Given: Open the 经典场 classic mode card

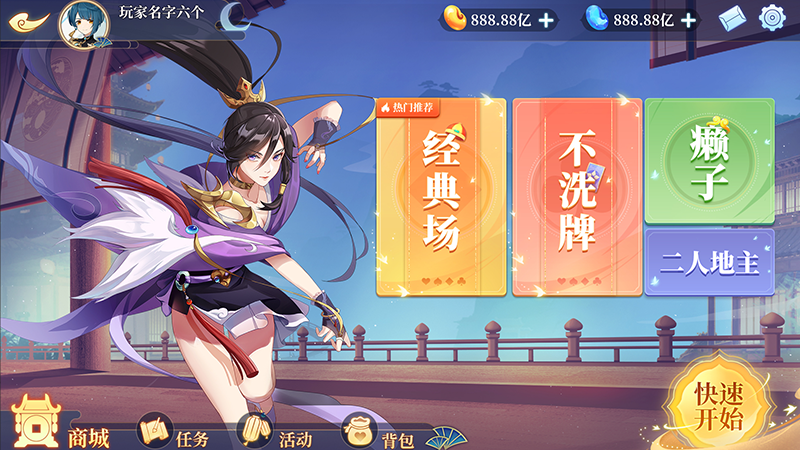Looking at the screenshot, I should click(441, 197).
